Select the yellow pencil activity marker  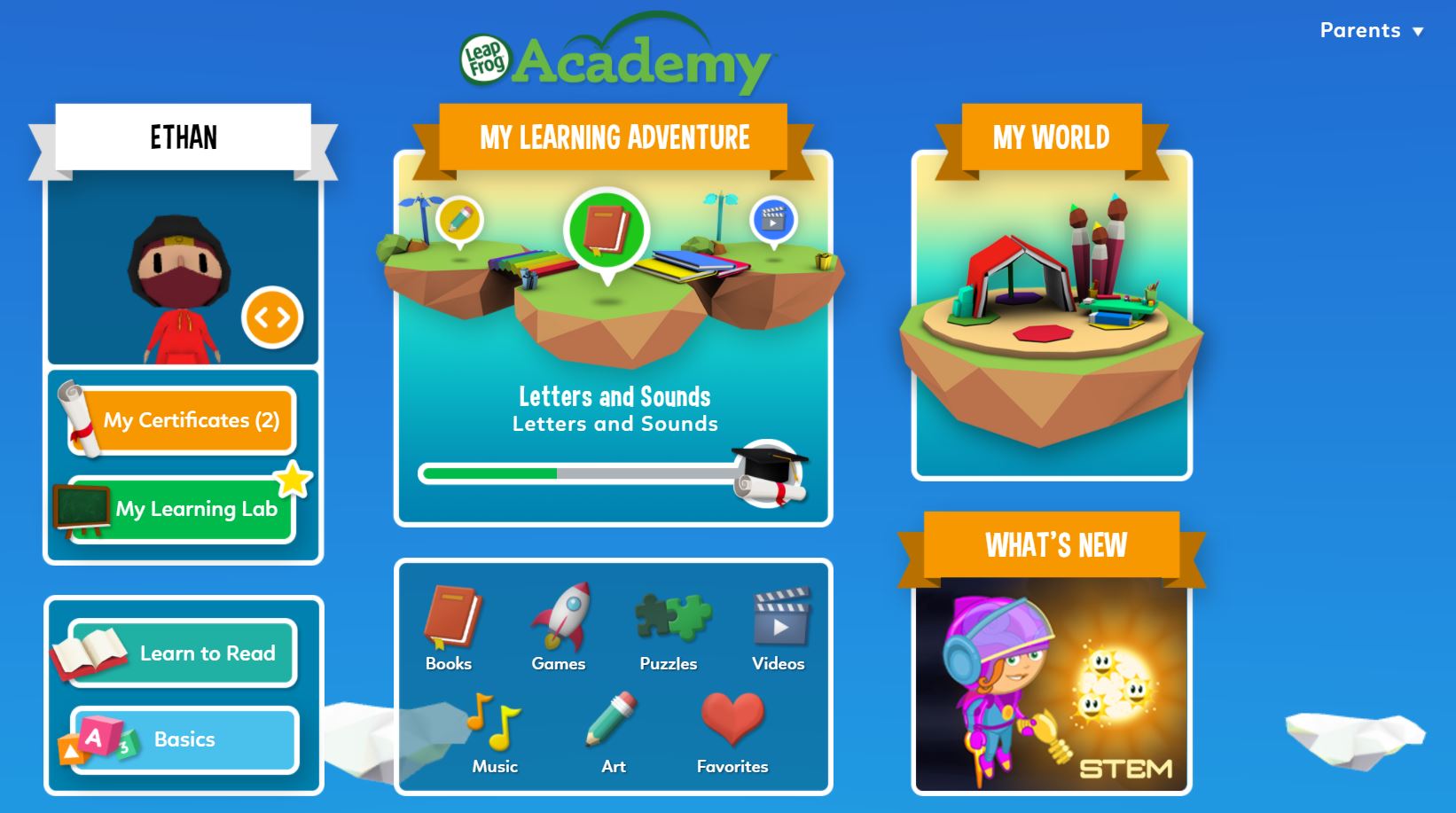[x=459, y=218]
